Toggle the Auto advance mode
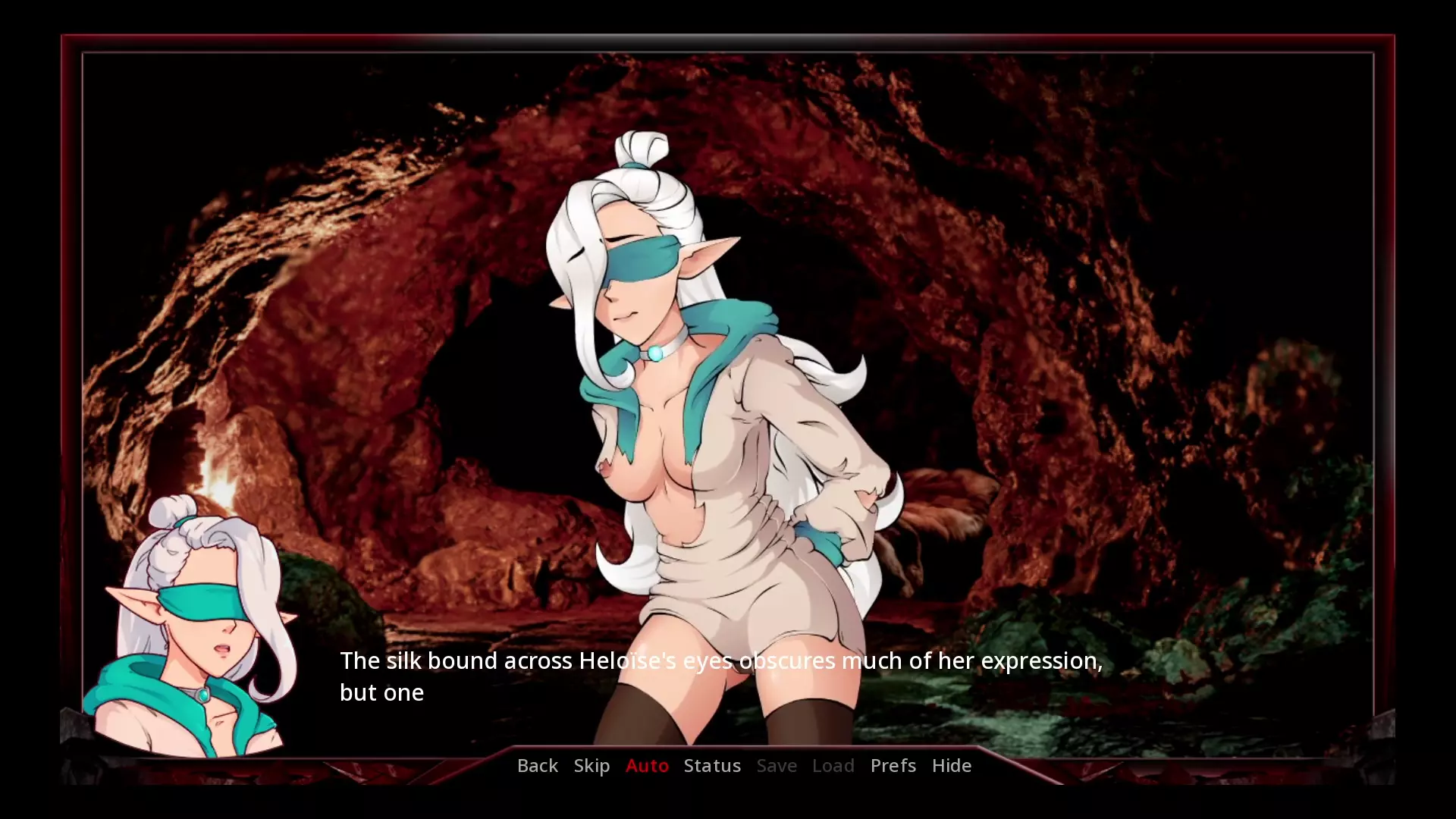 pos(647,766)
